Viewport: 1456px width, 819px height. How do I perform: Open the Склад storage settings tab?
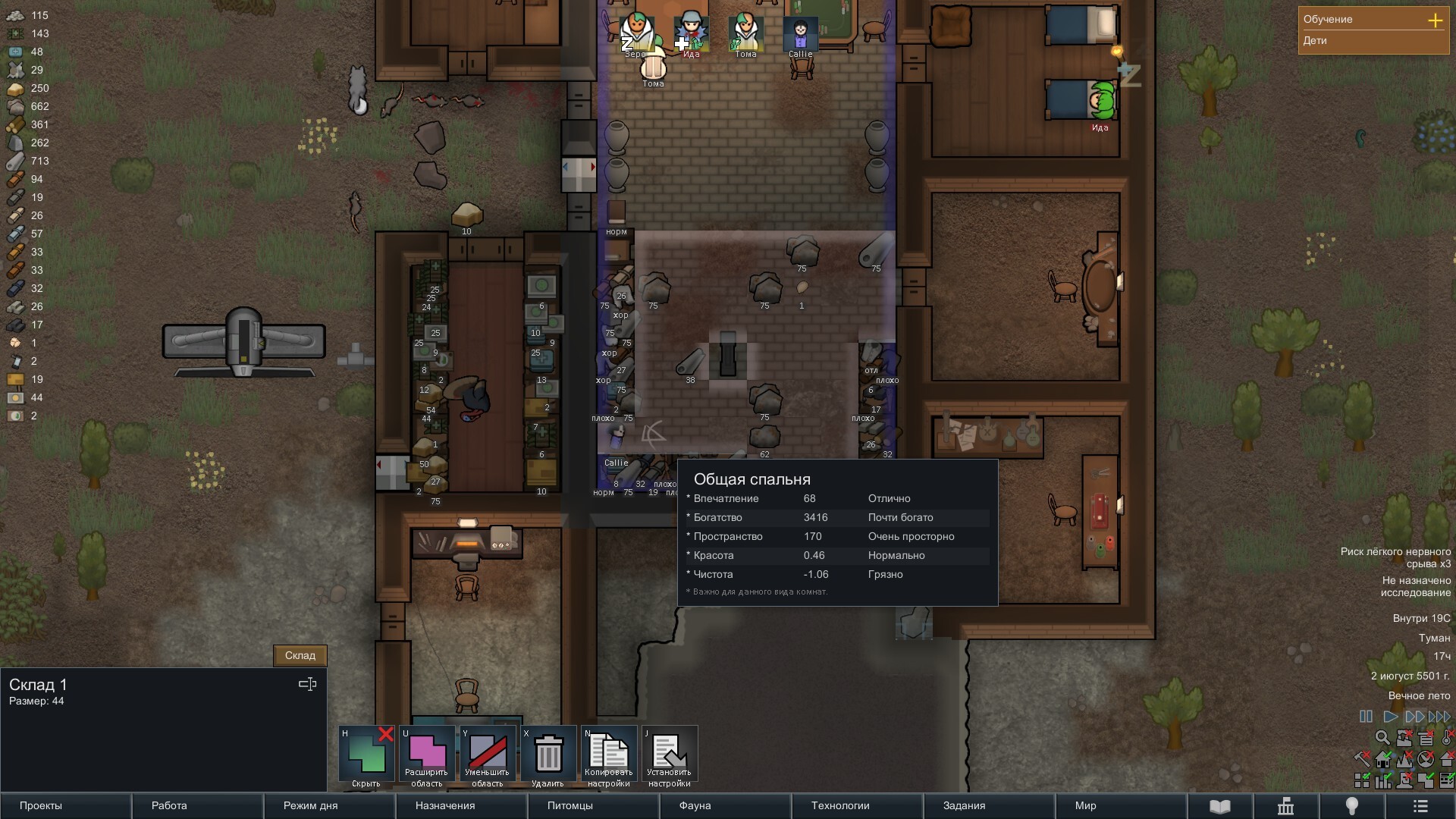coord(300,655)
